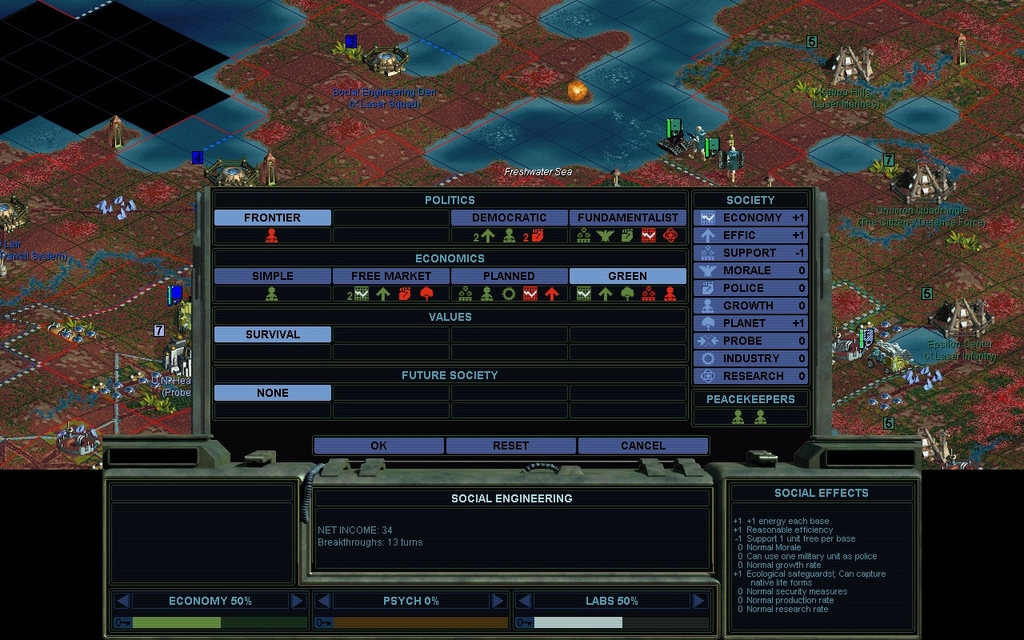
Task: Select Green economics
Action: (628, 275)
